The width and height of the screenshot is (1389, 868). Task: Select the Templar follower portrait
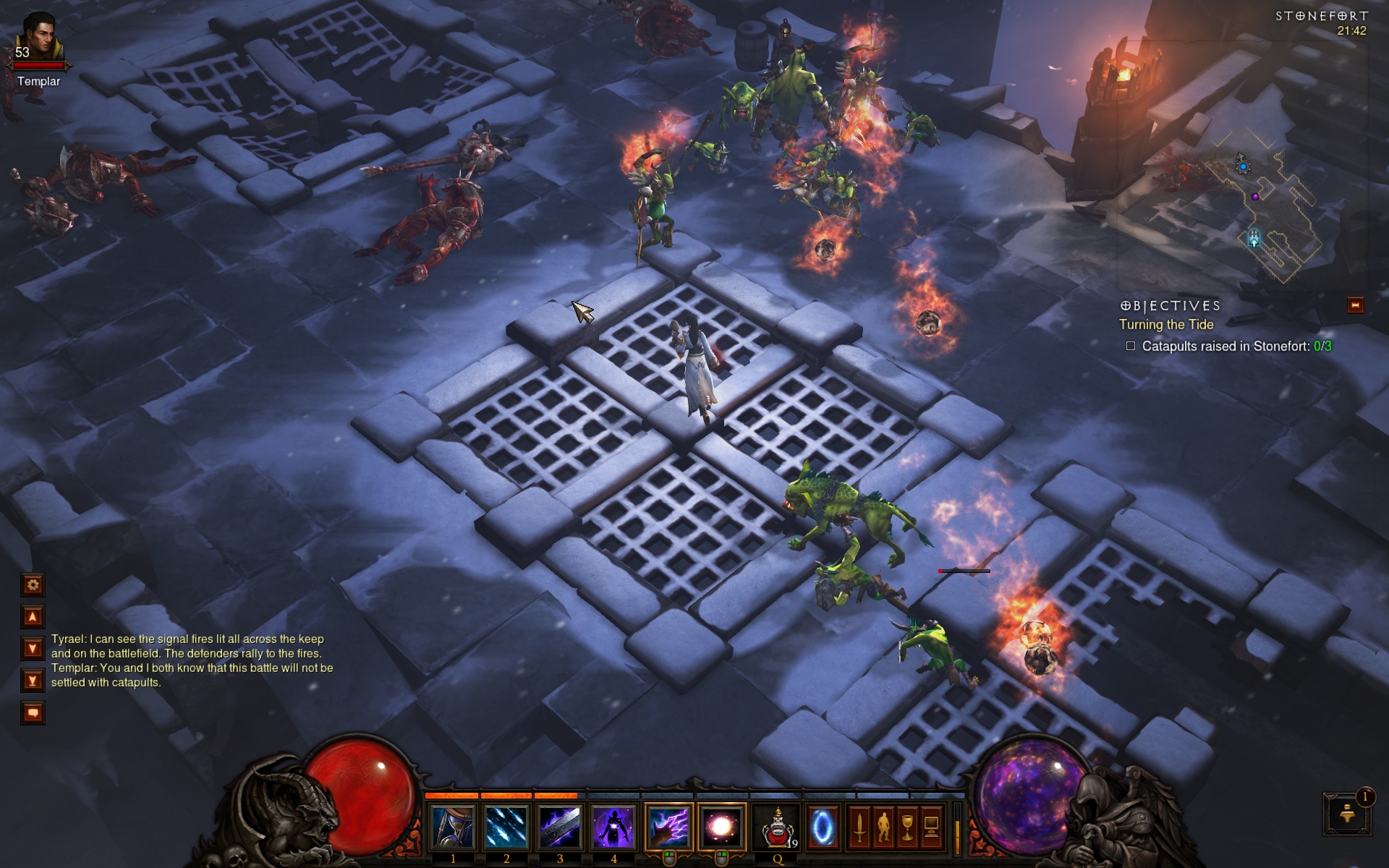point(40,38)
